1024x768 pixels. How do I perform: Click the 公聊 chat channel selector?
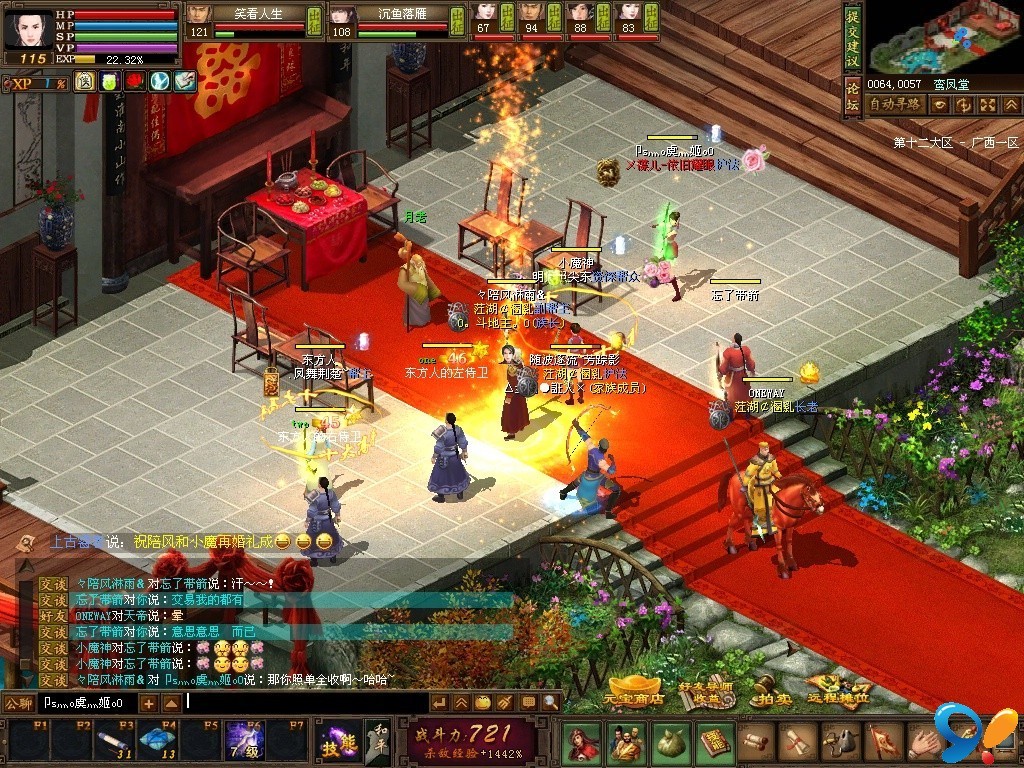click(x=18, y=703)
